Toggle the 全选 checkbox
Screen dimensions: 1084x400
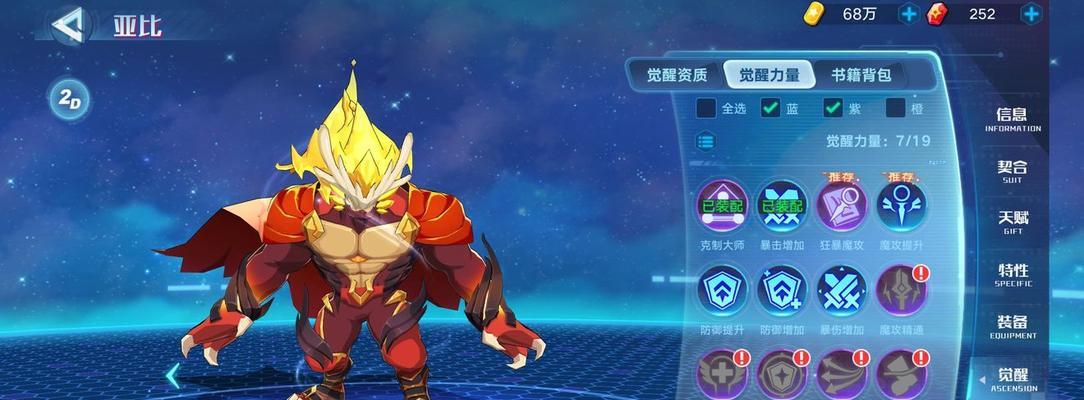pyautogui.click(x=706, y=108)
